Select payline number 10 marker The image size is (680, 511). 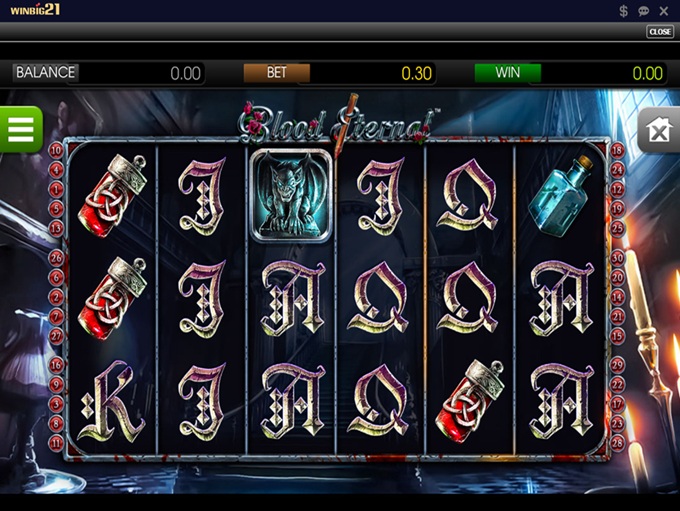[x=56, y=151]
